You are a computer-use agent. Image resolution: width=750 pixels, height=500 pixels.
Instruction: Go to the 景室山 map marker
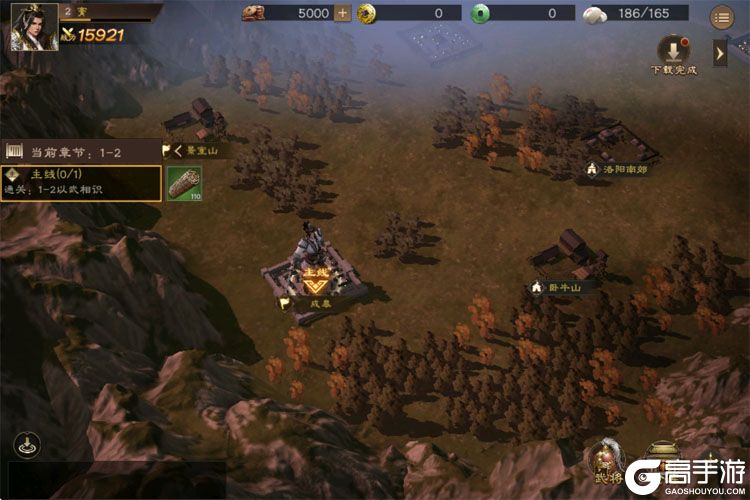(195, 150)
